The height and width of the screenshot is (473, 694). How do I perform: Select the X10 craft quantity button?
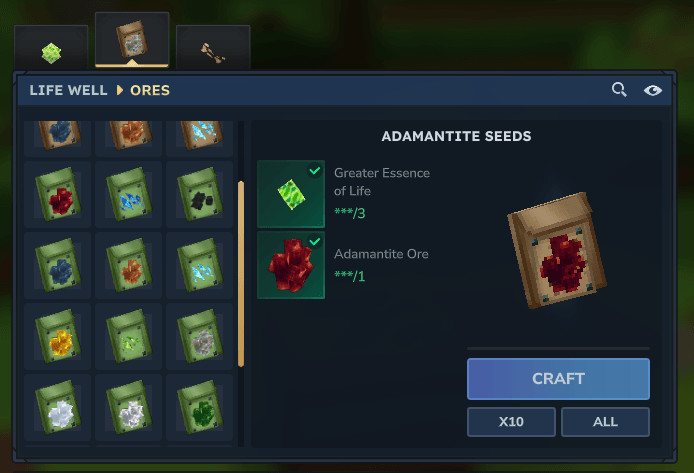coord(511,422)
